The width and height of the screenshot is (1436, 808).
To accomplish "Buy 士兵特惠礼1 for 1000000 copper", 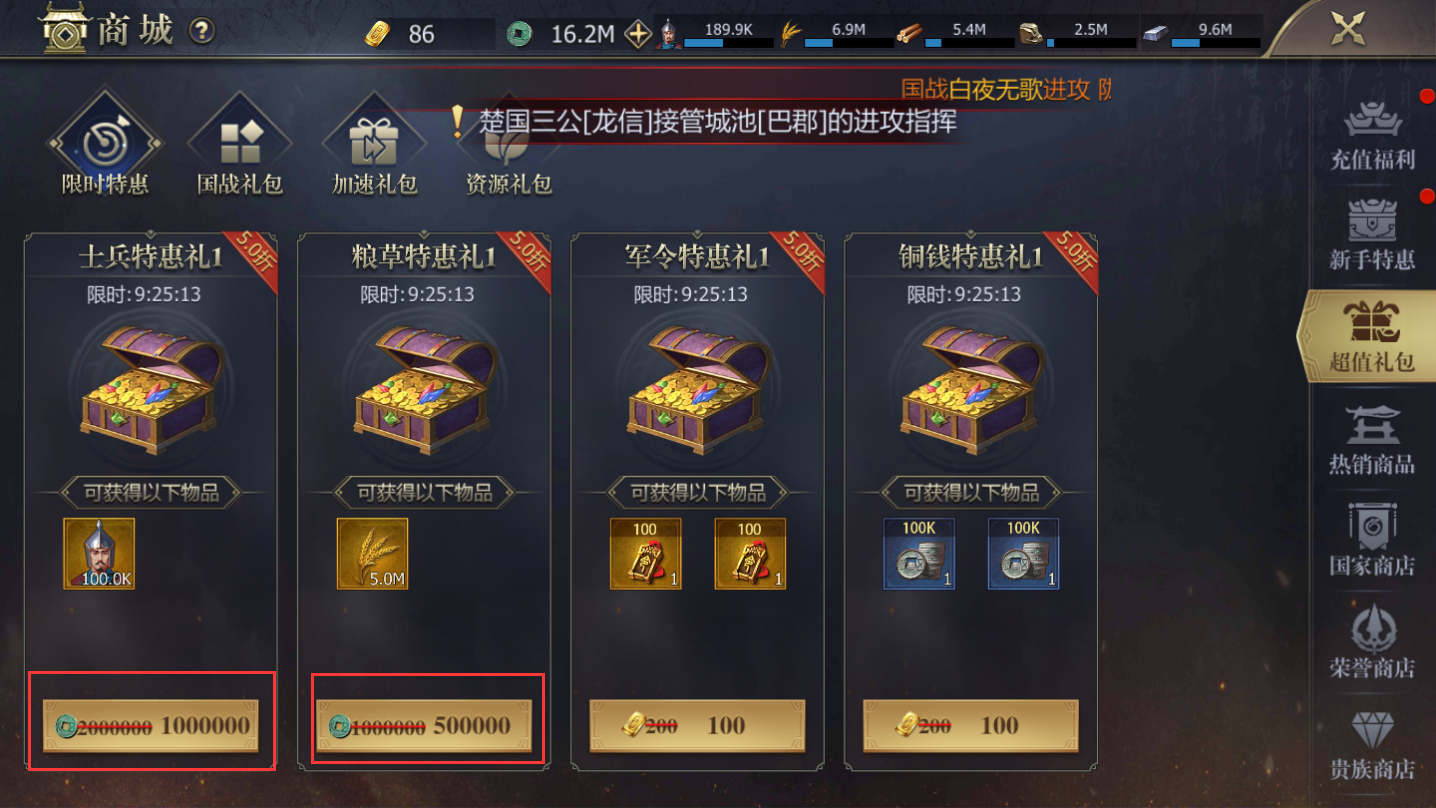I will (x=152, y=726).
